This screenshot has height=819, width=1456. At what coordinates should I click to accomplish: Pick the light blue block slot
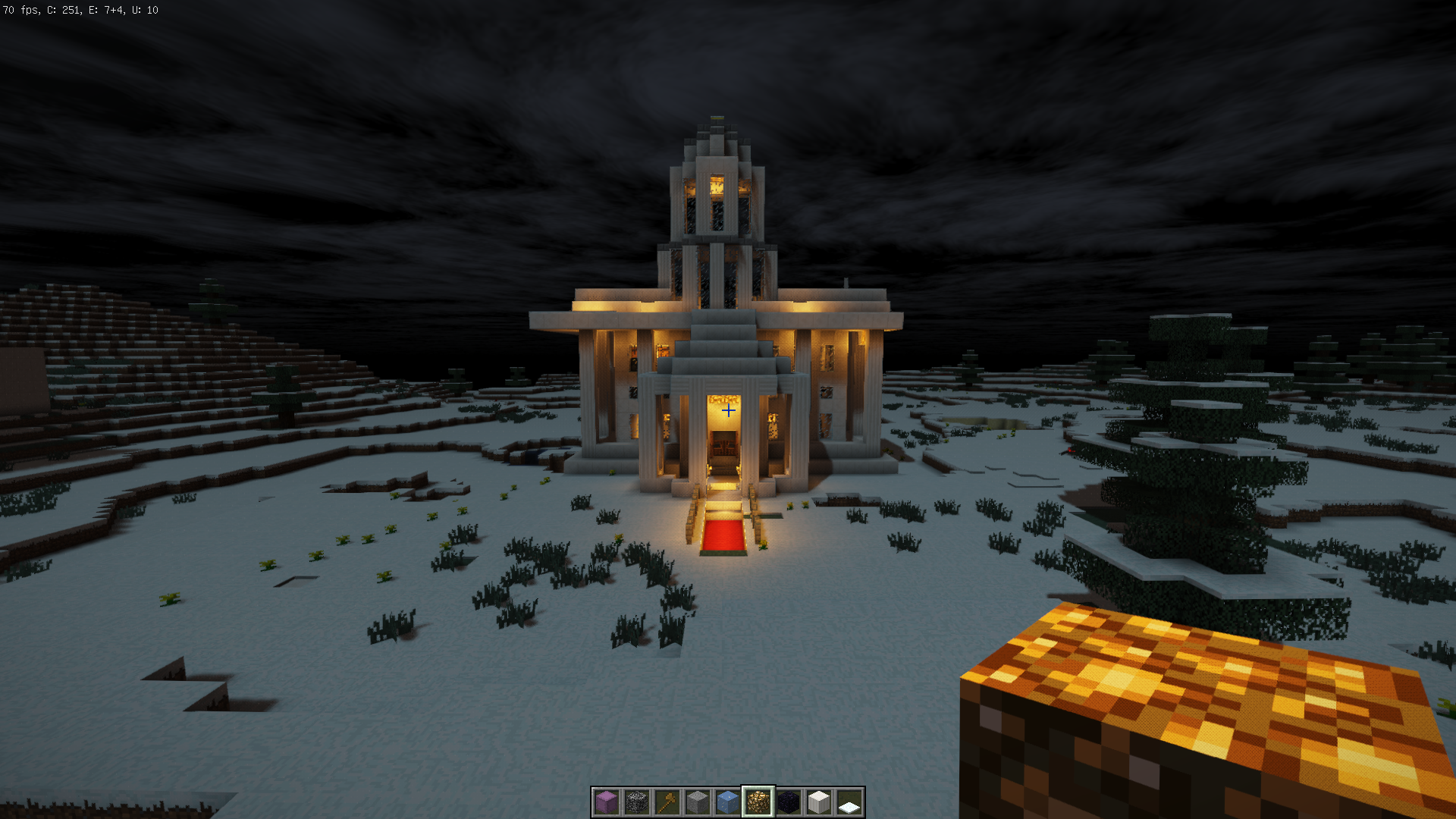(x=728, y=802)
